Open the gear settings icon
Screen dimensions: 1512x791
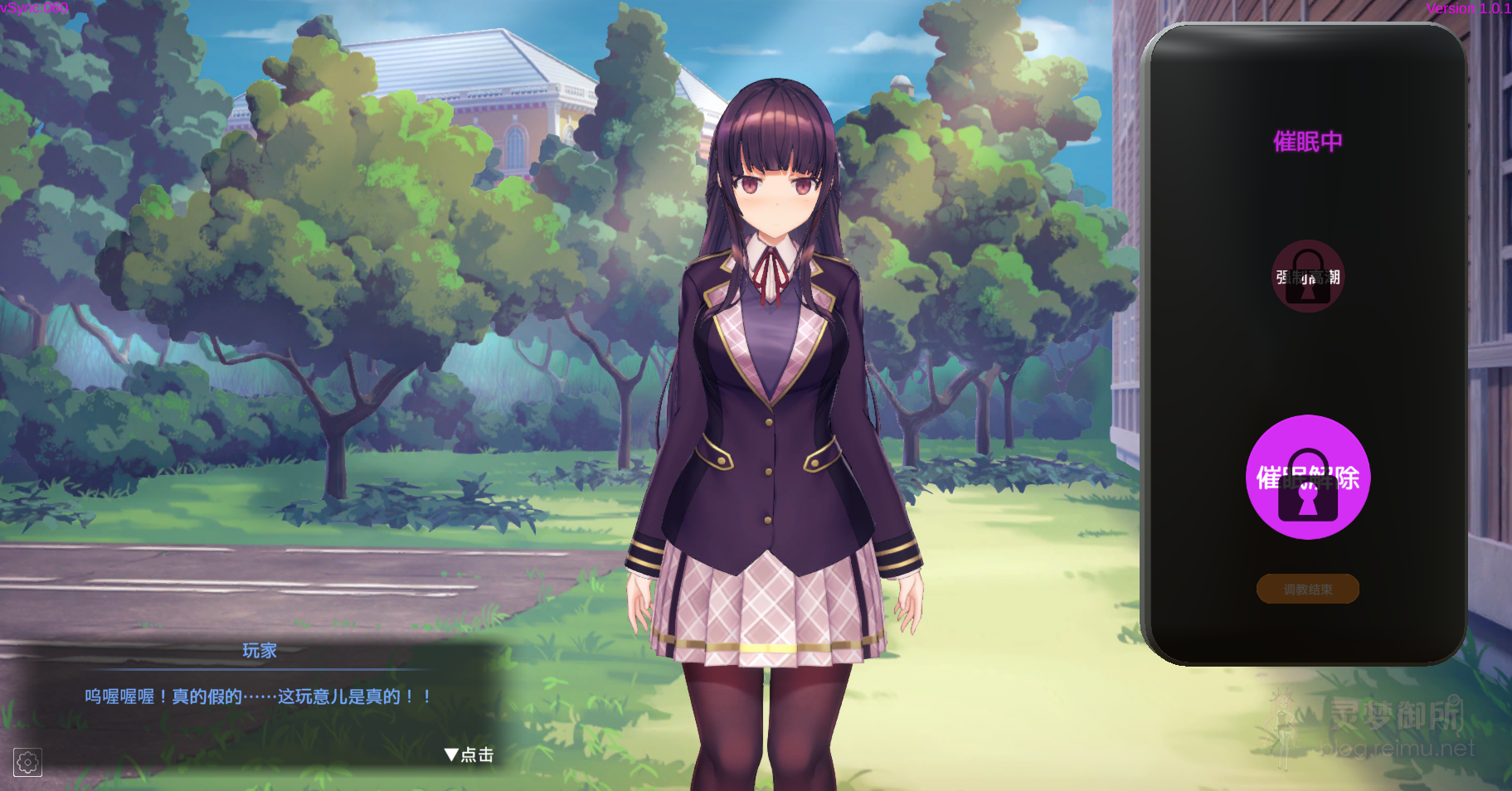[x=27, y=762]
